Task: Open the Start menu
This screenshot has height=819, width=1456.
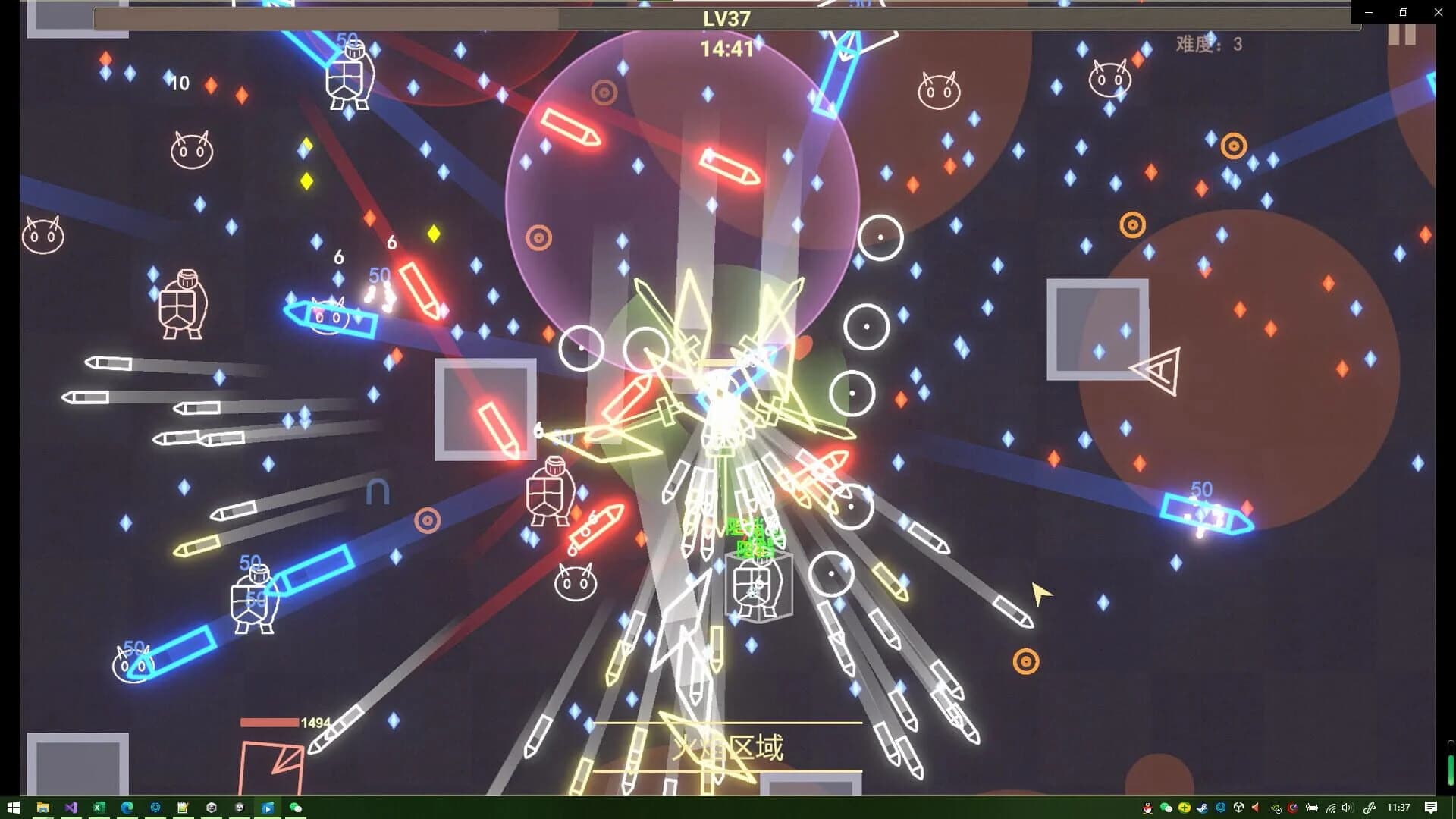Action: 12,808
